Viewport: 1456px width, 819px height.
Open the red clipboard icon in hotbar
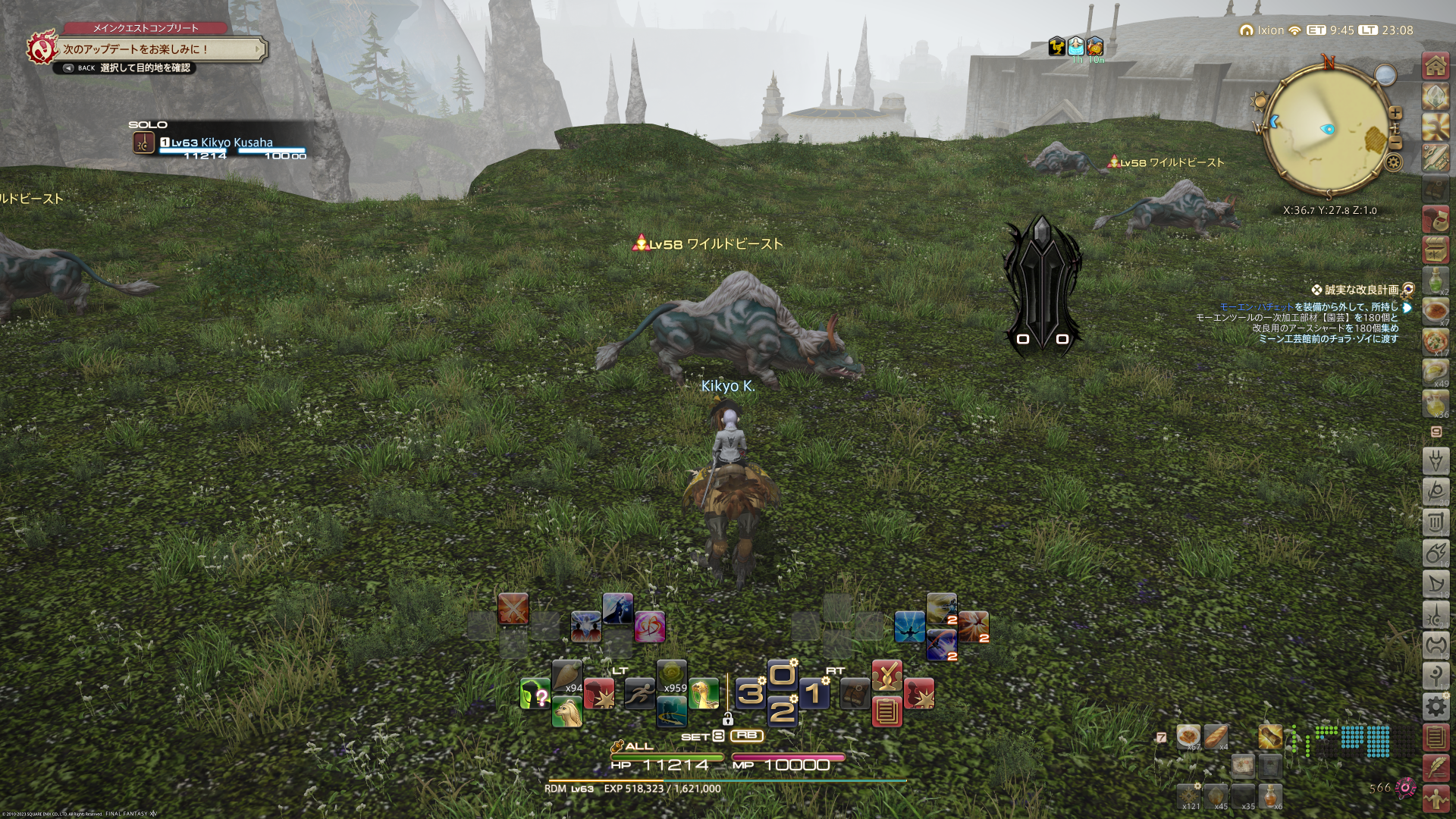click(886, 711)
